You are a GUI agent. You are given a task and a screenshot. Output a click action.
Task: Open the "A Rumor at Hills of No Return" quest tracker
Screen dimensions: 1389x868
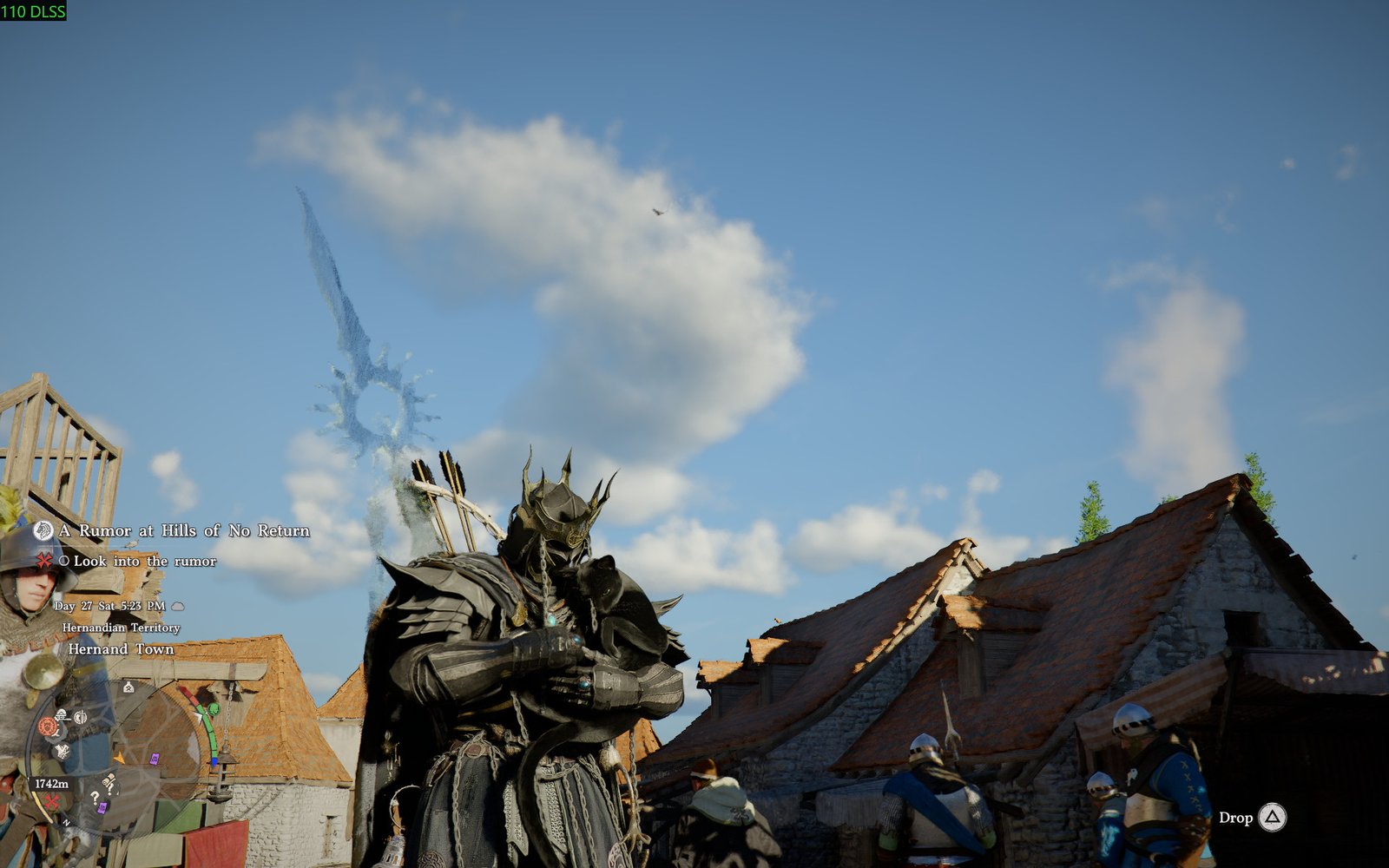click(x=183, y=530)
